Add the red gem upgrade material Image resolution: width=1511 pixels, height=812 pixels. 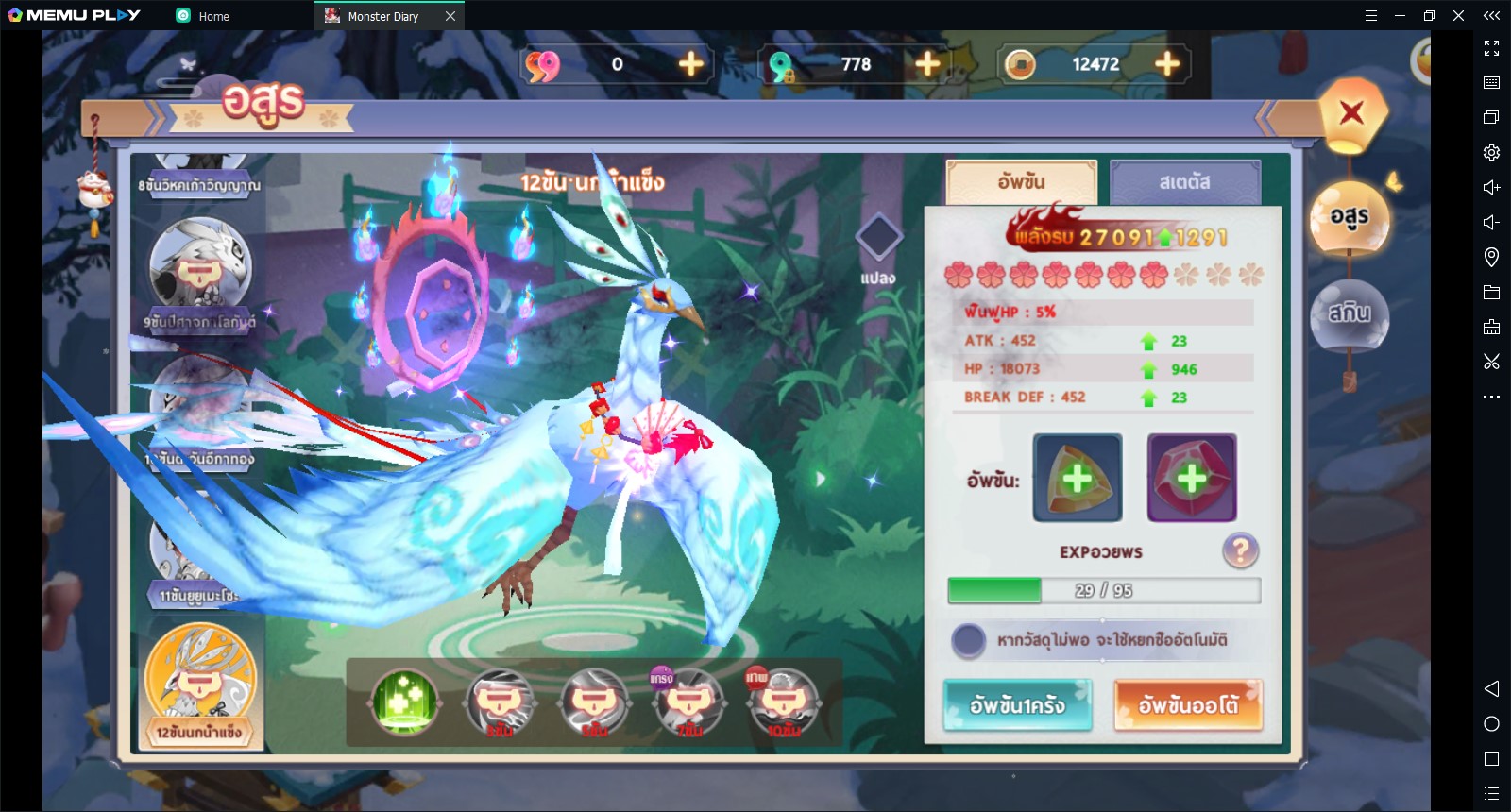tap(1191, 478)
